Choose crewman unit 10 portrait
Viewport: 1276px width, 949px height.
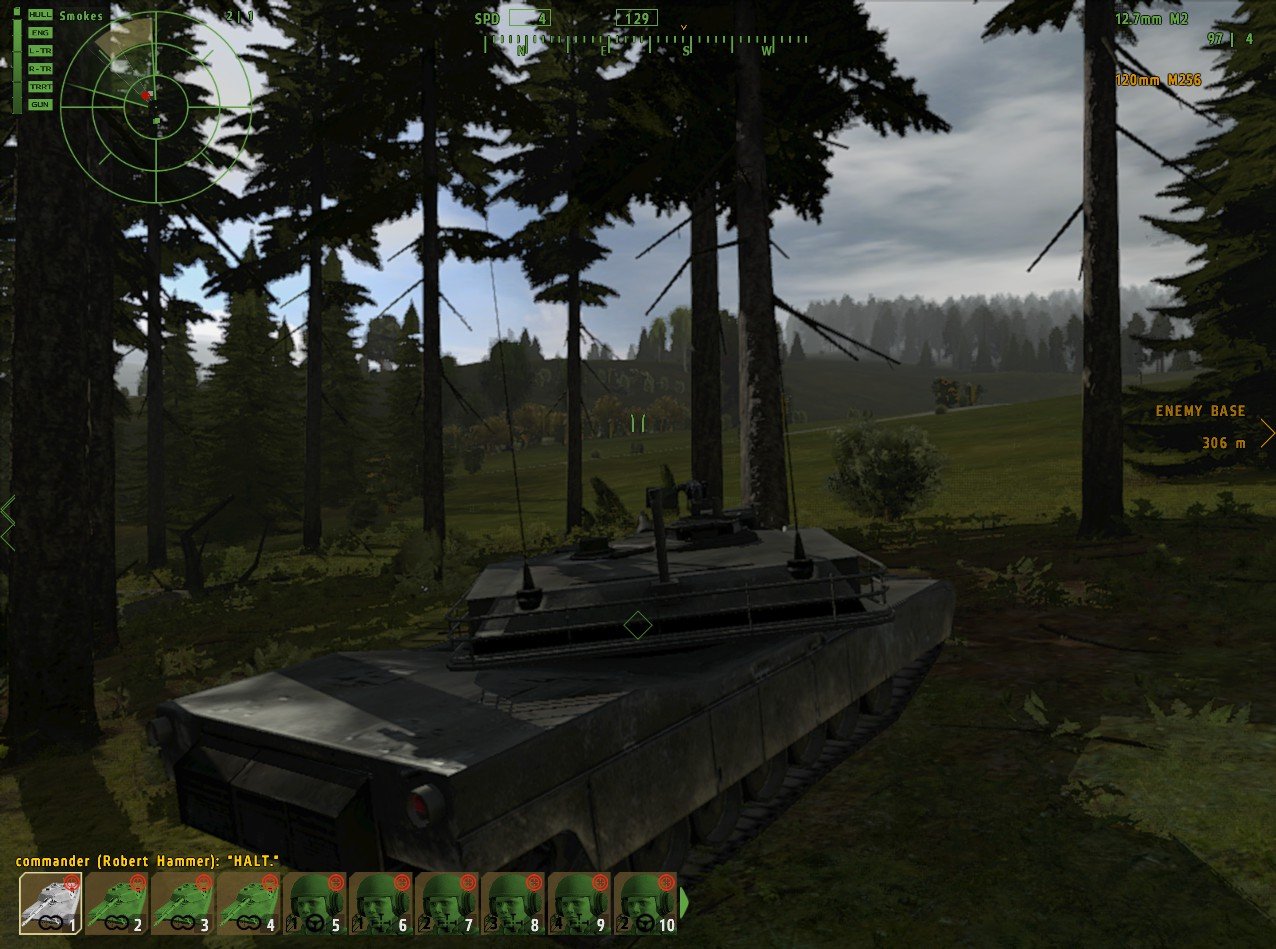tap(645, 903)
